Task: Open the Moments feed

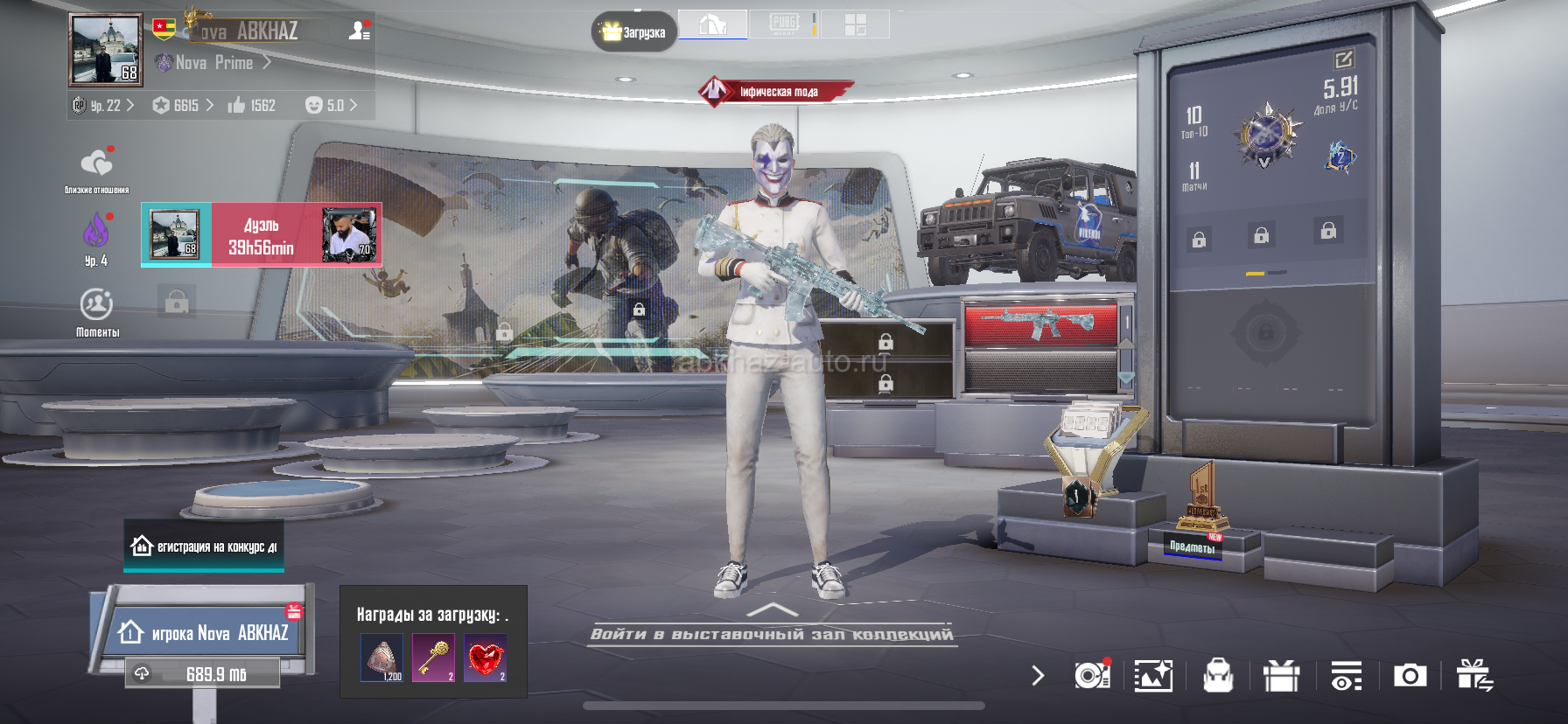Action: (96, 308)
